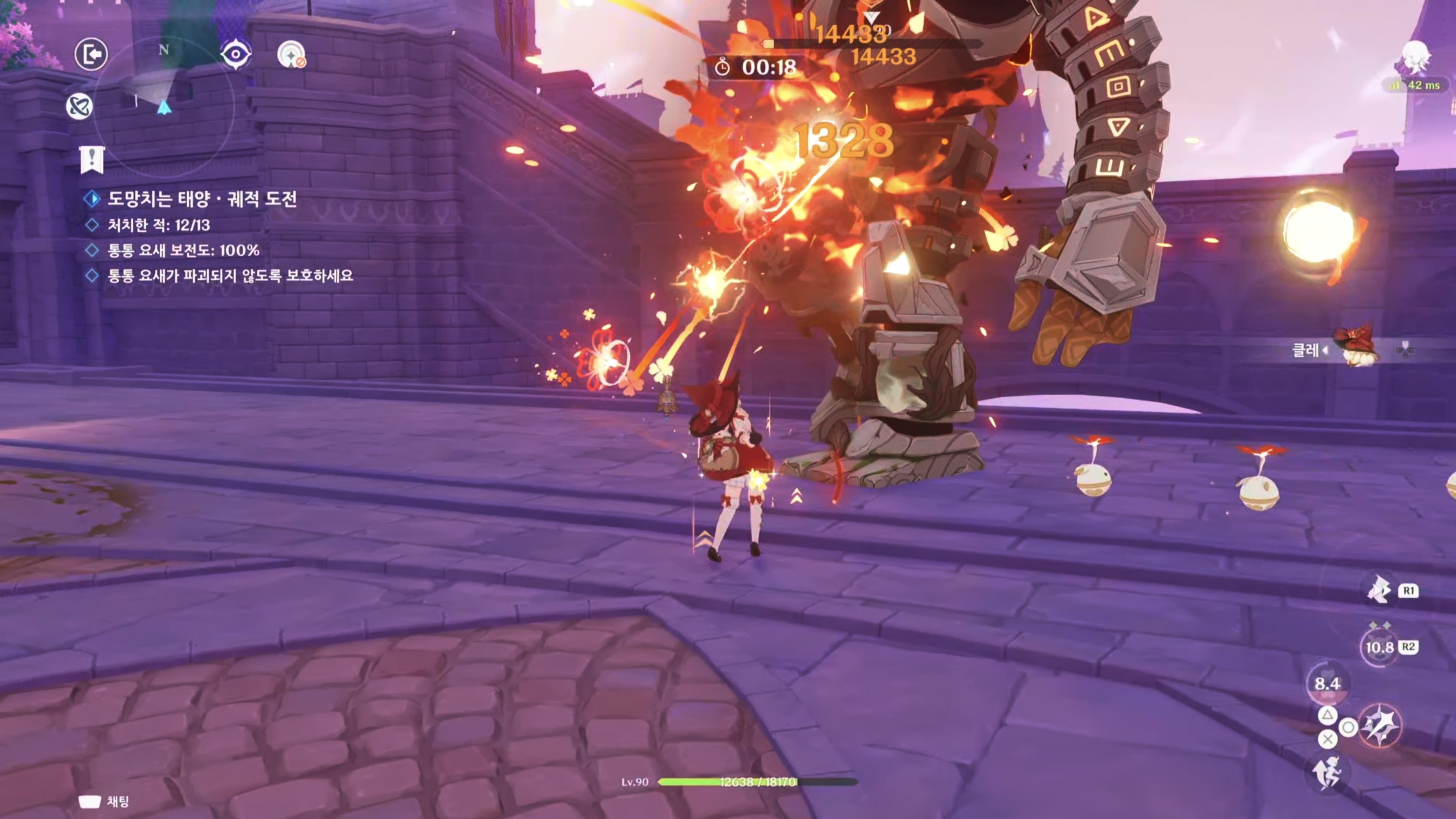Trigger the star-shaped elemental burst icon

pos(1380,726)
